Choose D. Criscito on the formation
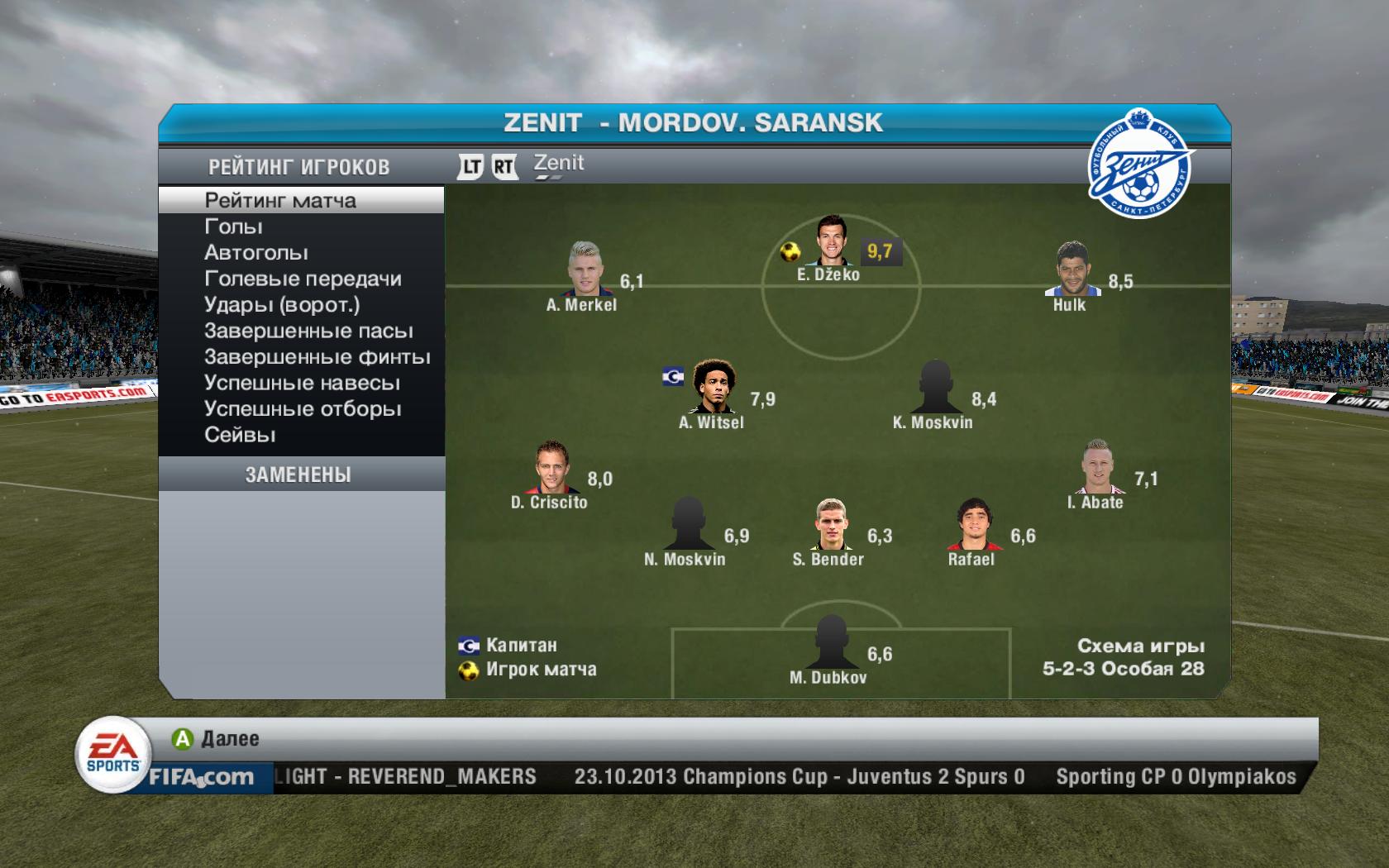Screen dimensions: 1389x868 (x=549, y=466)
